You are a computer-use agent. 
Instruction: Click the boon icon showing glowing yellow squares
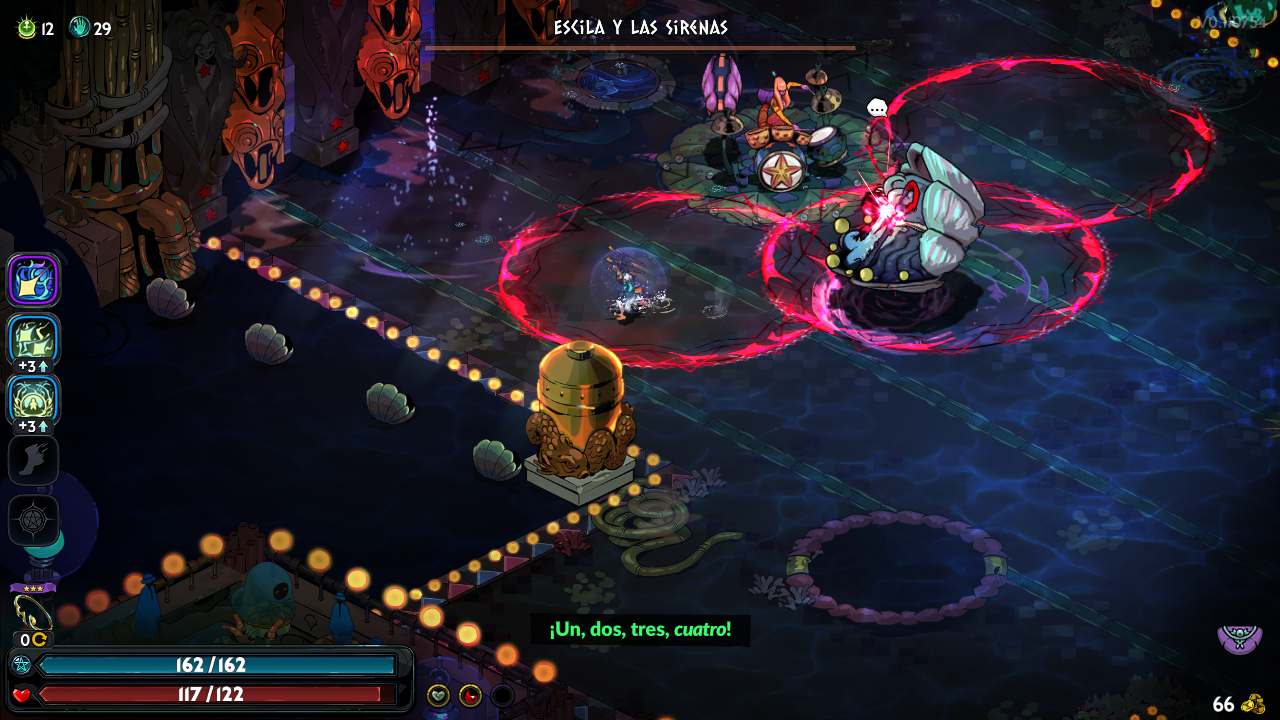point(33,340)
